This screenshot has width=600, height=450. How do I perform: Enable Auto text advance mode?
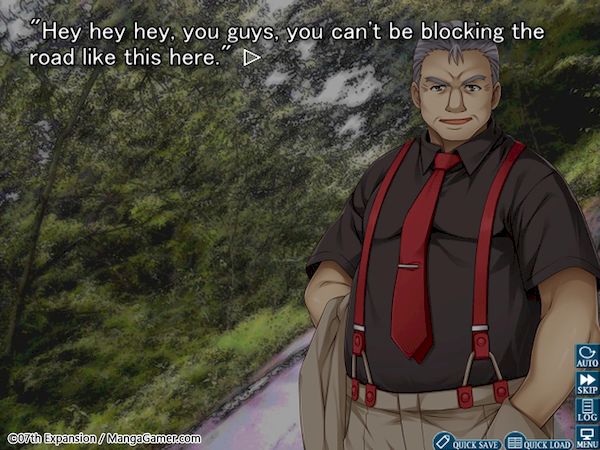point(587,357)
